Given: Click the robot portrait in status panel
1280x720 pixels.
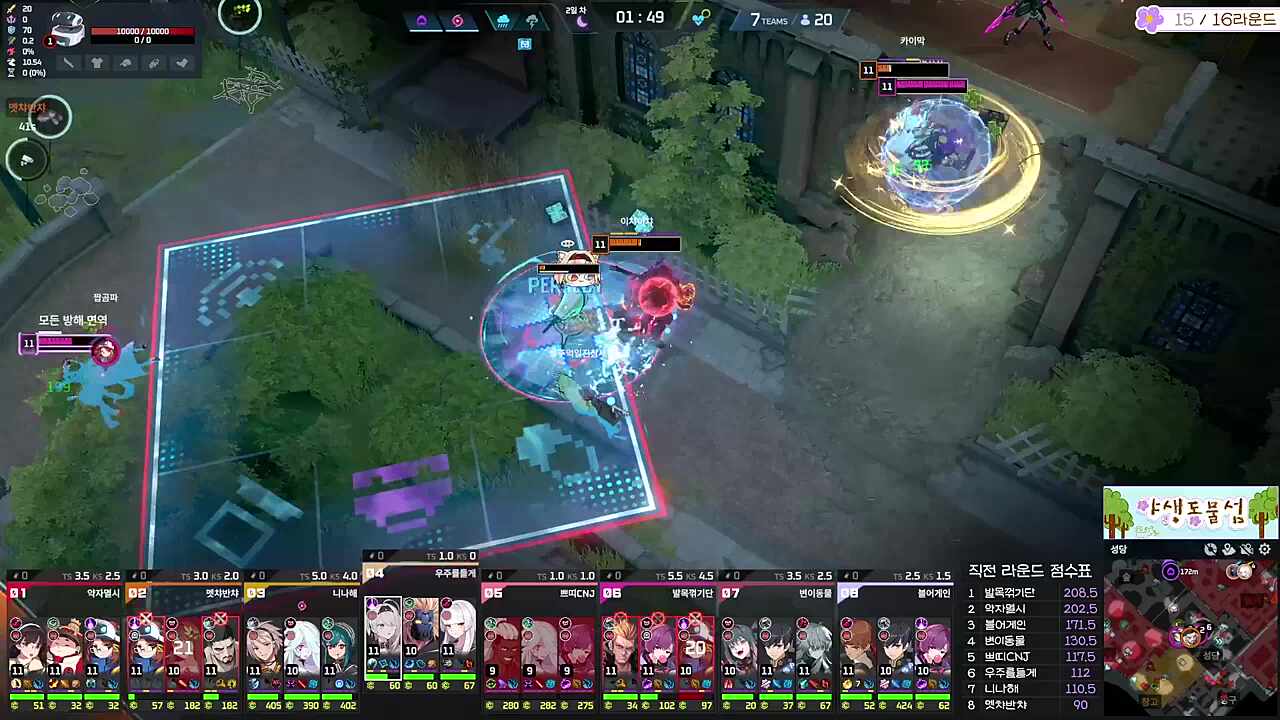Looking at the screenshot, I should click(68, 30).
